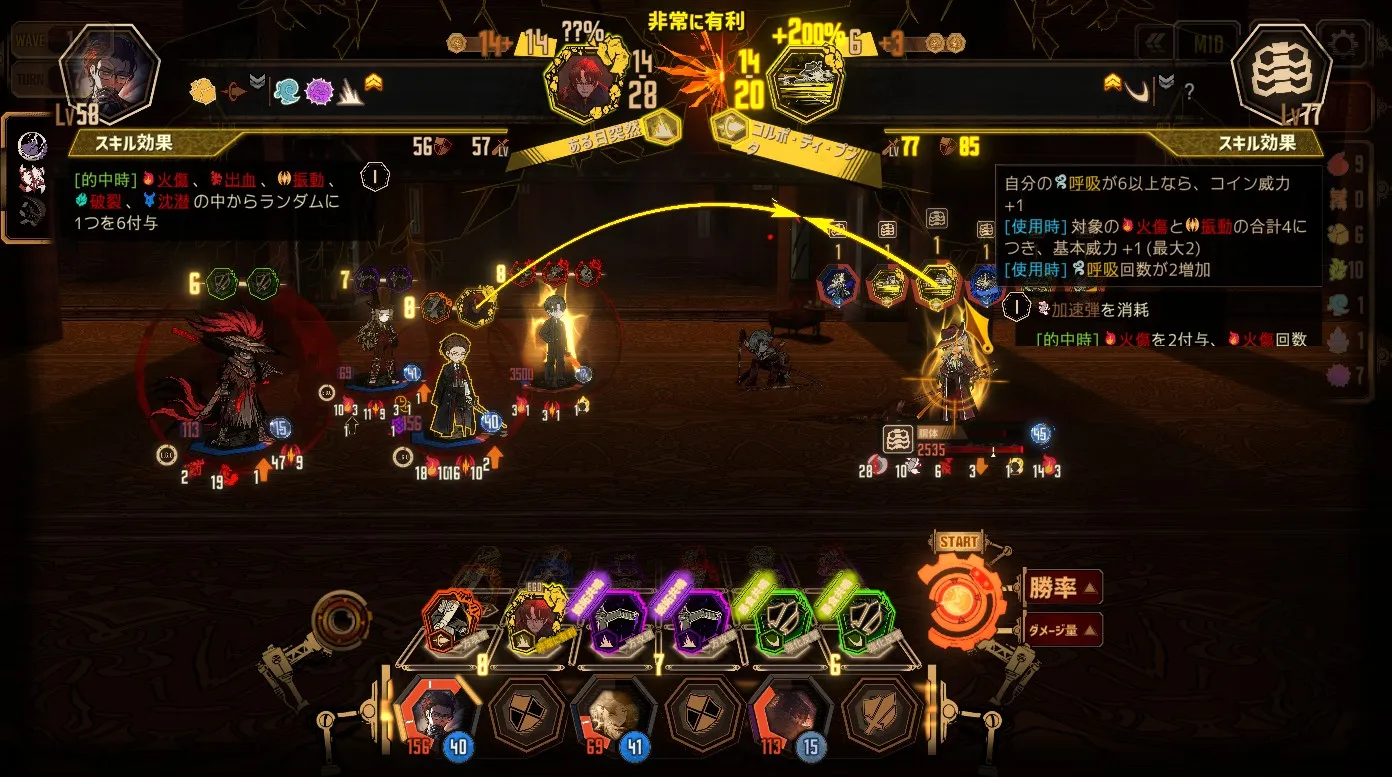Open enemy info via Lv77 ribcage portrait
The height and width of the screenshot is (777, 1392).
(1281, 72)
